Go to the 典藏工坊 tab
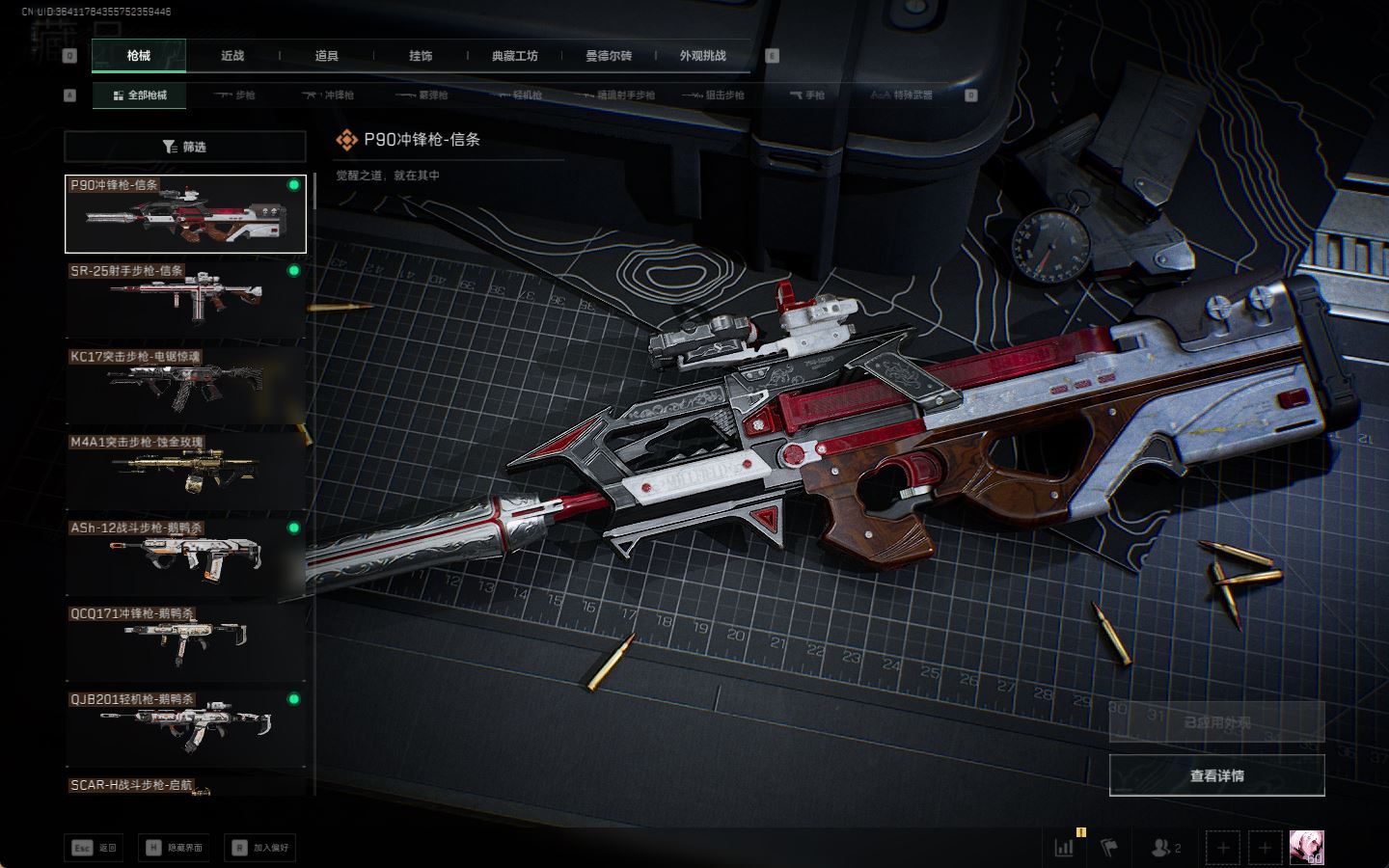The image size is (1389, 868). pyautogui.click(x=514, y=56)
